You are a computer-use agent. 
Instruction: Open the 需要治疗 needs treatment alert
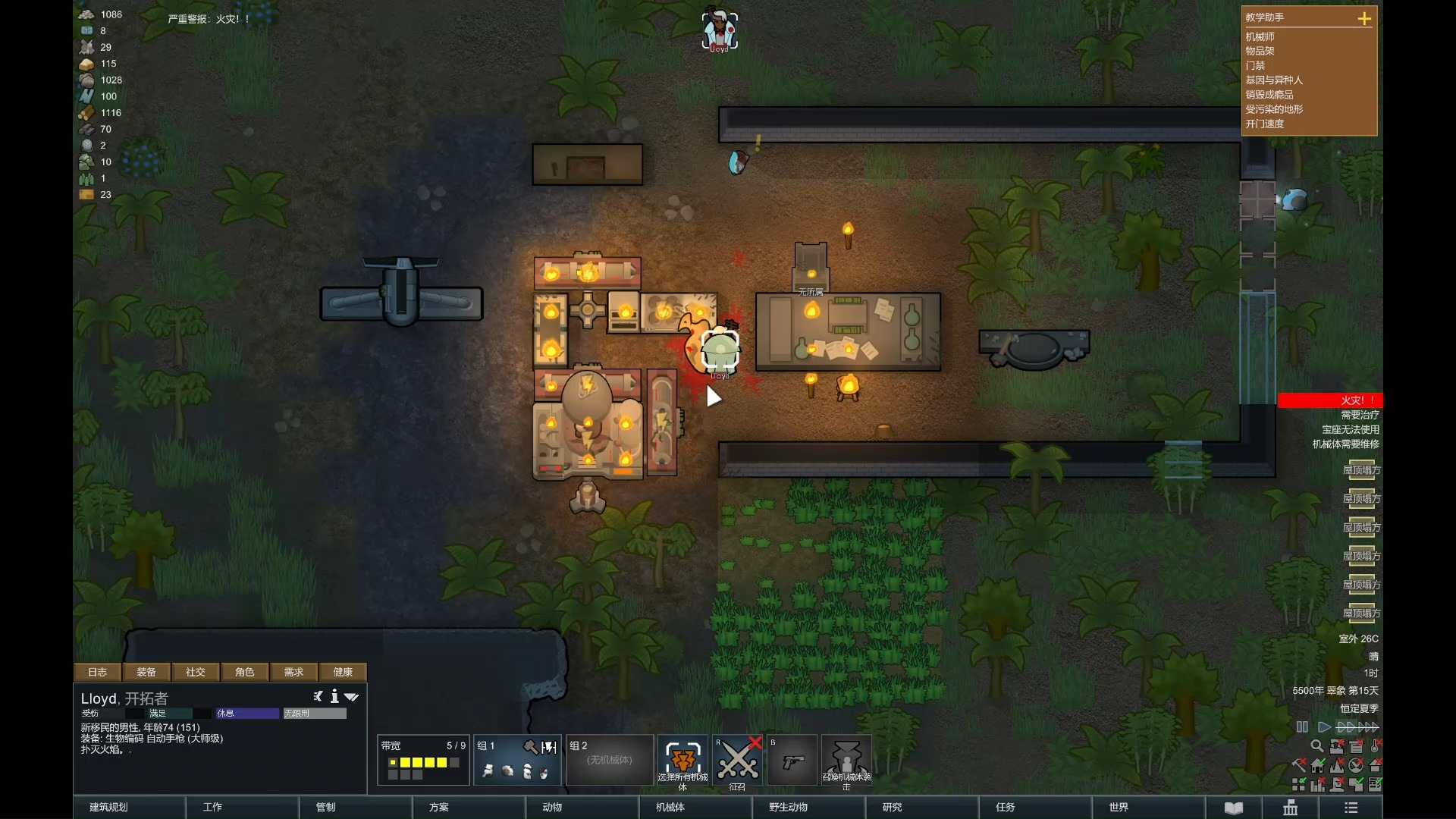tap(1360, 415)
